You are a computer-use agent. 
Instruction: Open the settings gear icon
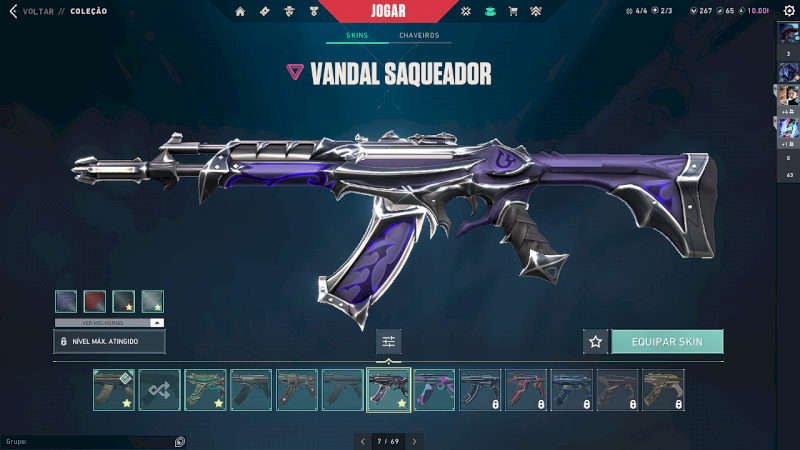[789, 12]
